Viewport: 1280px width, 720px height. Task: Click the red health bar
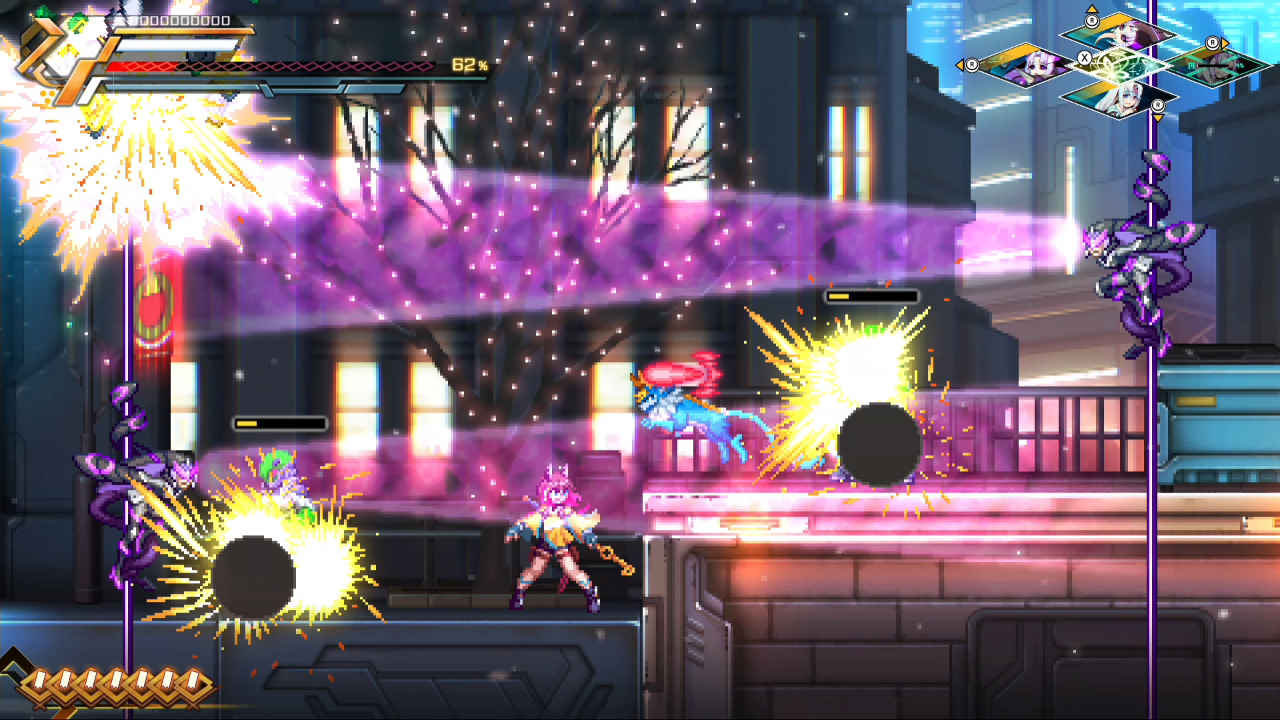coord(140,64)
